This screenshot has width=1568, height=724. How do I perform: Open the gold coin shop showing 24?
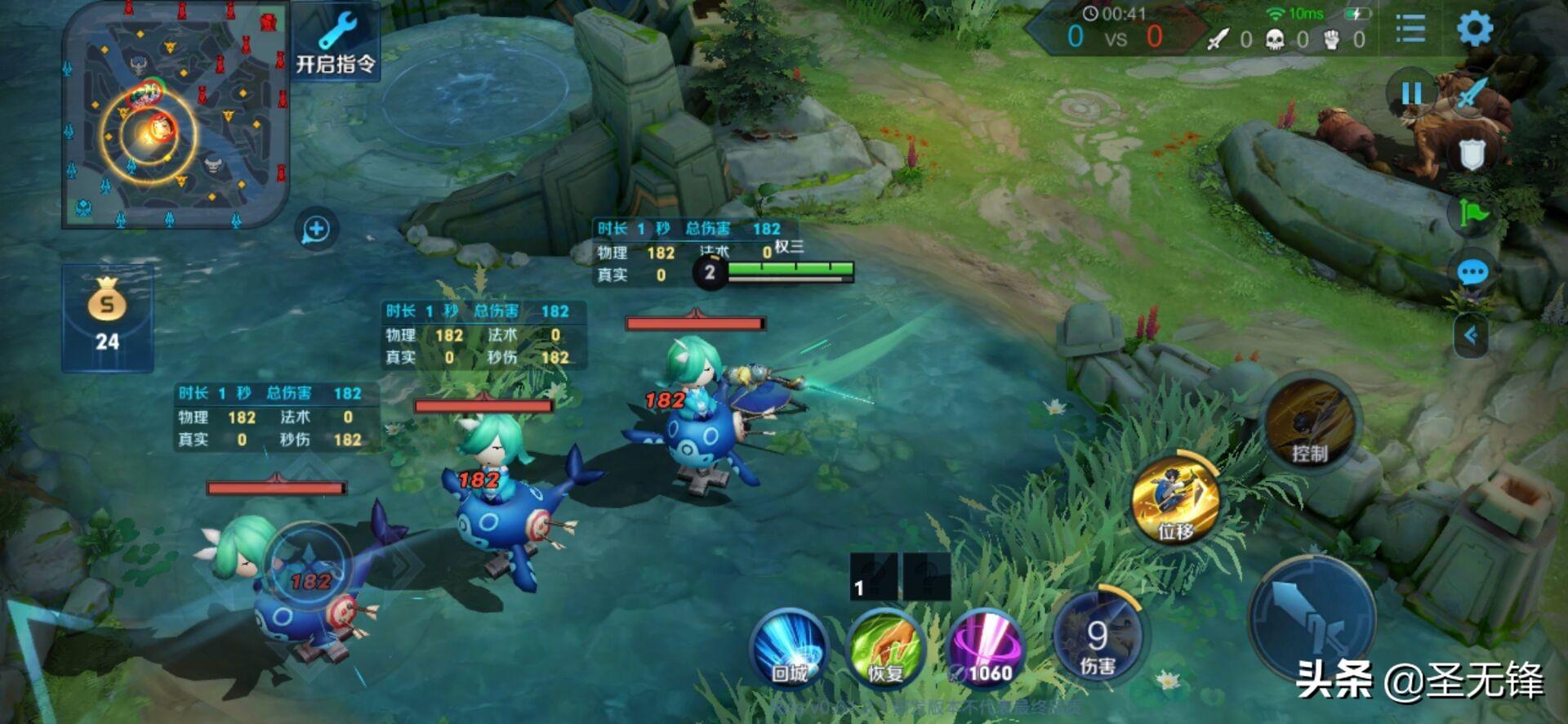[107, 318]
